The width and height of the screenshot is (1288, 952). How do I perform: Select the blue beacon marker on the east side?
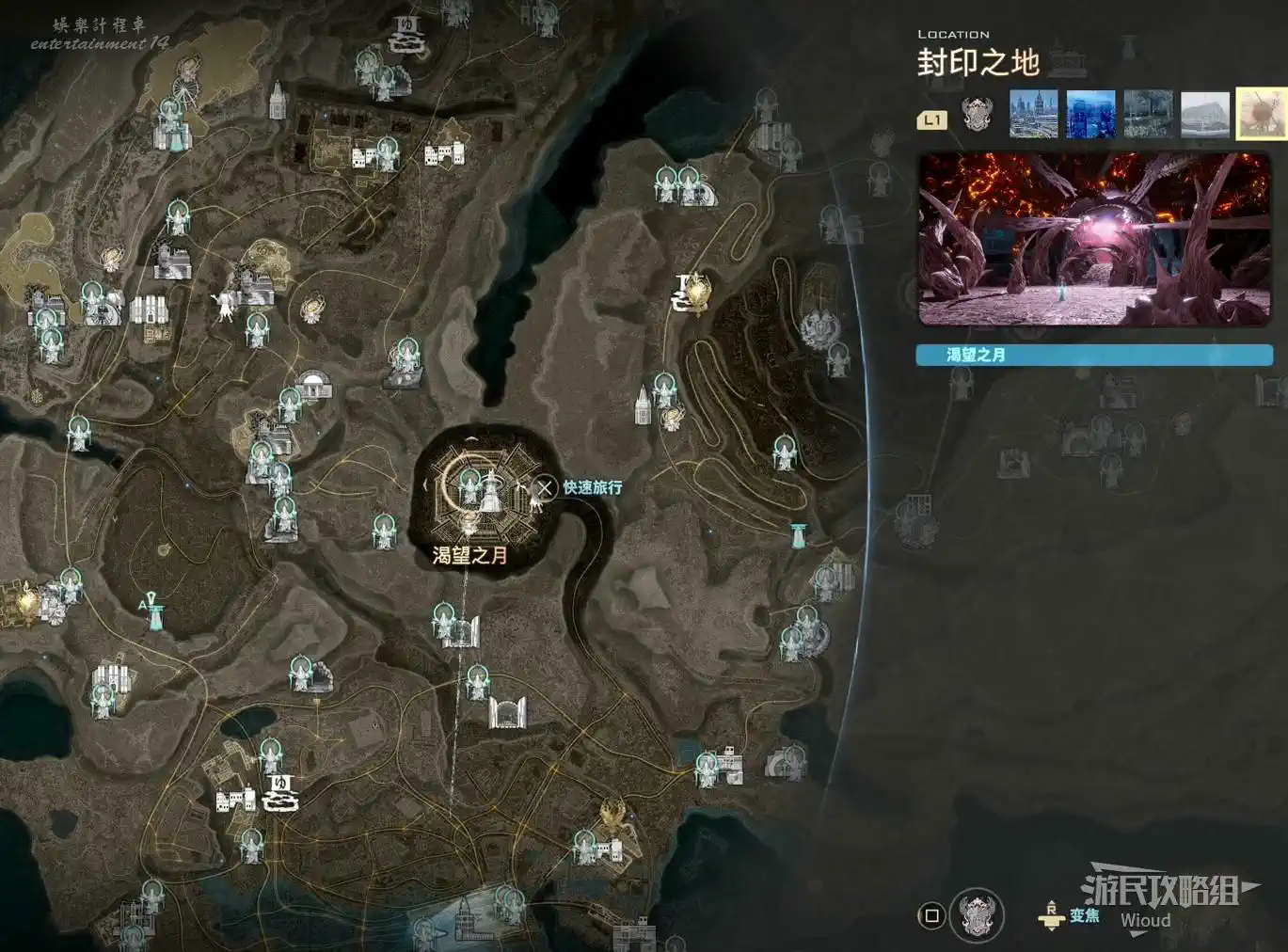coord(799,535)
